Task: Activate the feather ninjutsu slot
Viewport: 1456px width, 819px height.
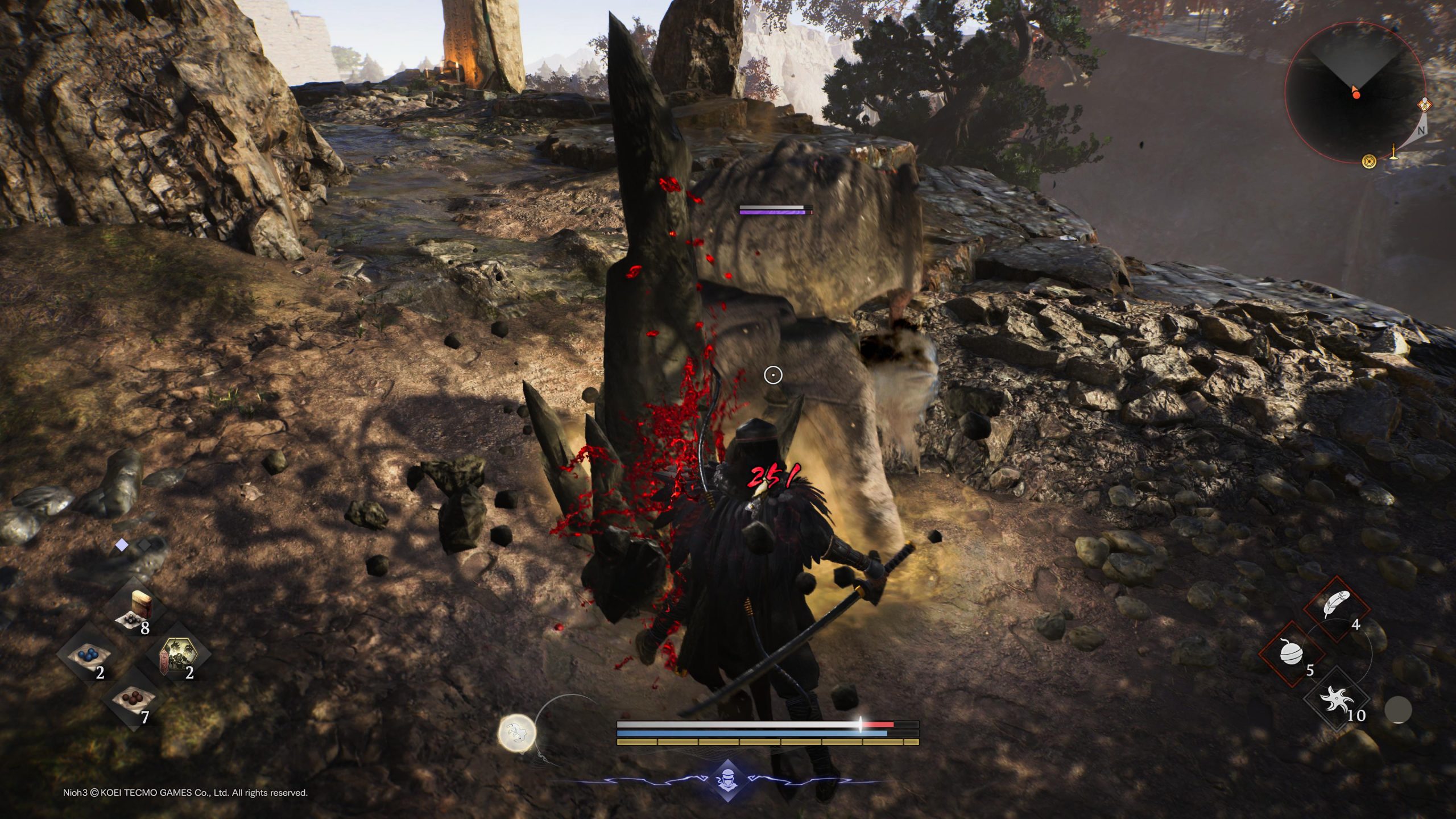Action: [x=1334, y=607]
